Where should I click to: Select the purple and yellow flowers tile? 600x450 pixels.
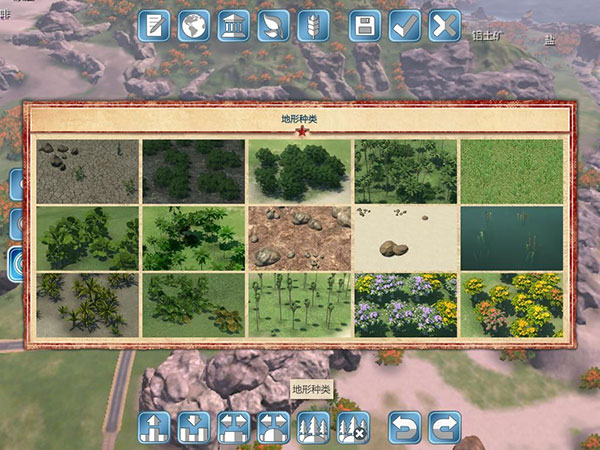(x=405, y=304)
